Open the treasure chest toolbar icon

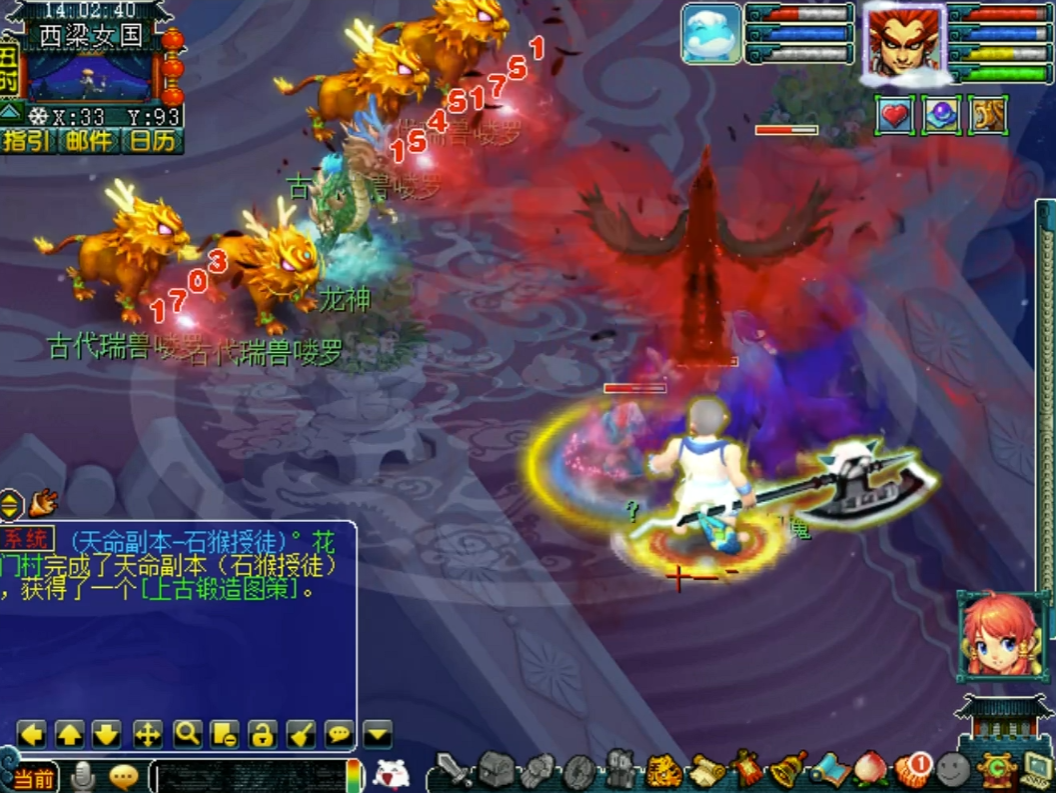pyautogui.click(x=495, y=770)
